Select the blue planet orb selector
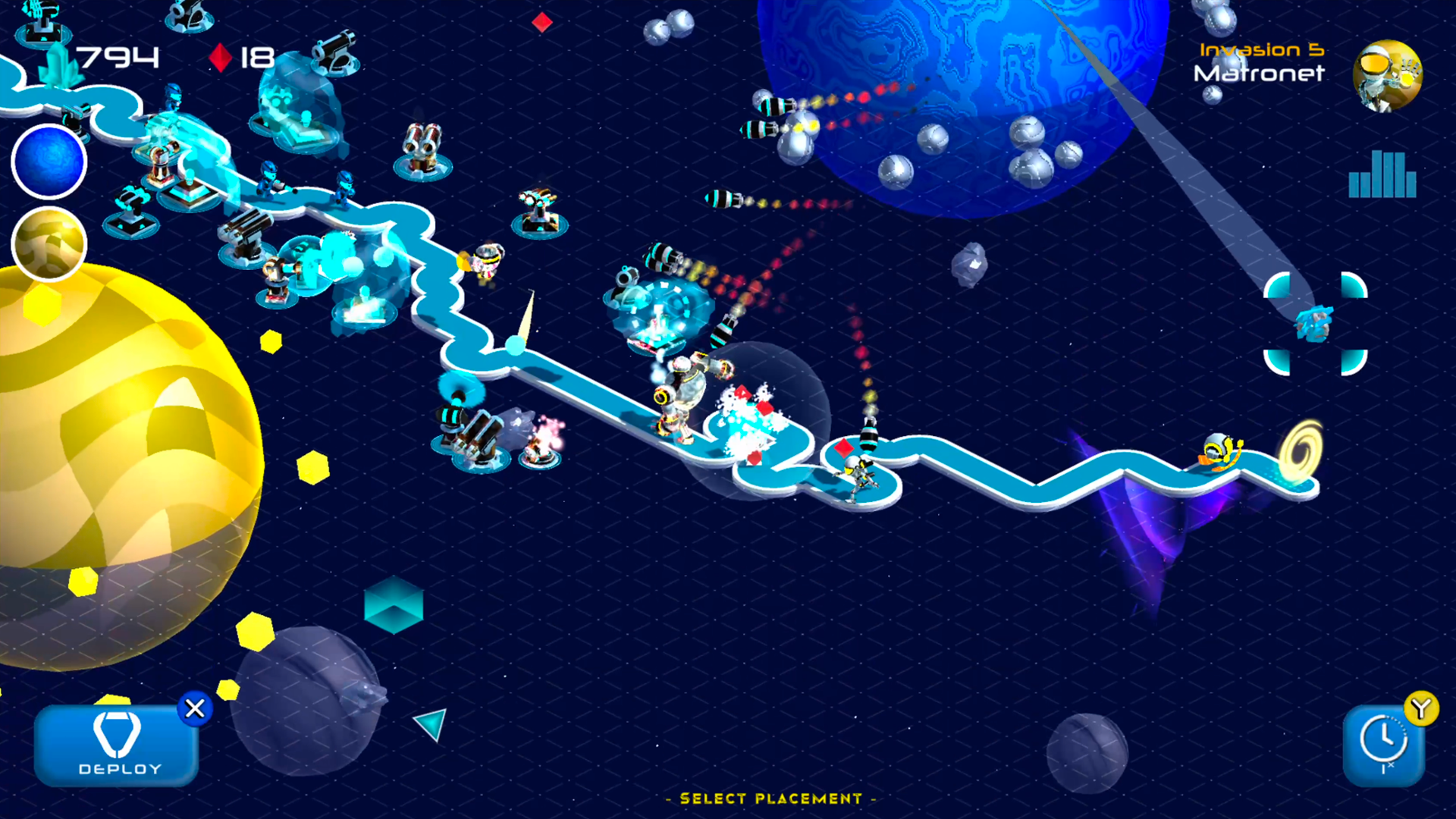Image resolution: width=1456 pixels, height=819 pixels. [x=47, y=162]
